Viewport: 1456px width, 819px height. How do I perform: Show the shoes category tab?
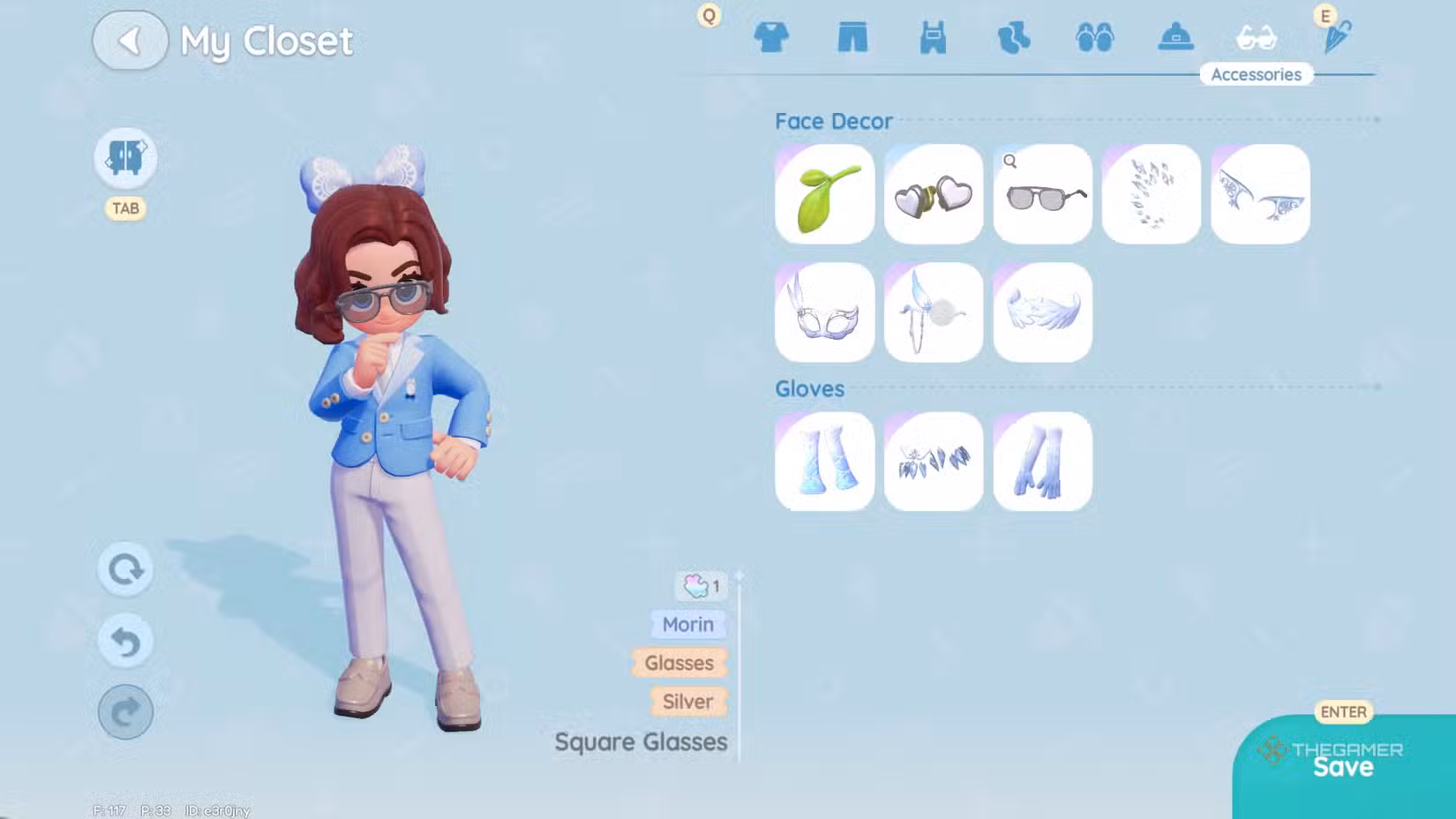(x=1095, y=38)
